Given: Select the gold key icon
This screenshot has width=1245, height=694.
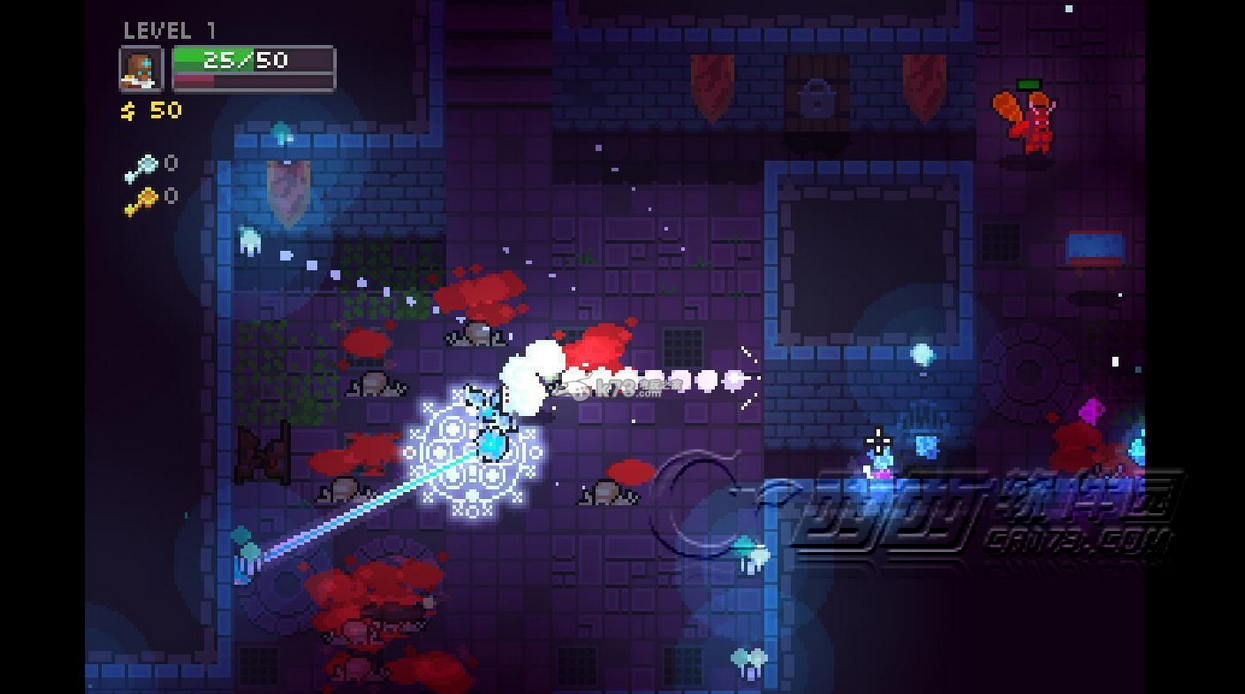Looking at the screenshot, I should (142, 202).
